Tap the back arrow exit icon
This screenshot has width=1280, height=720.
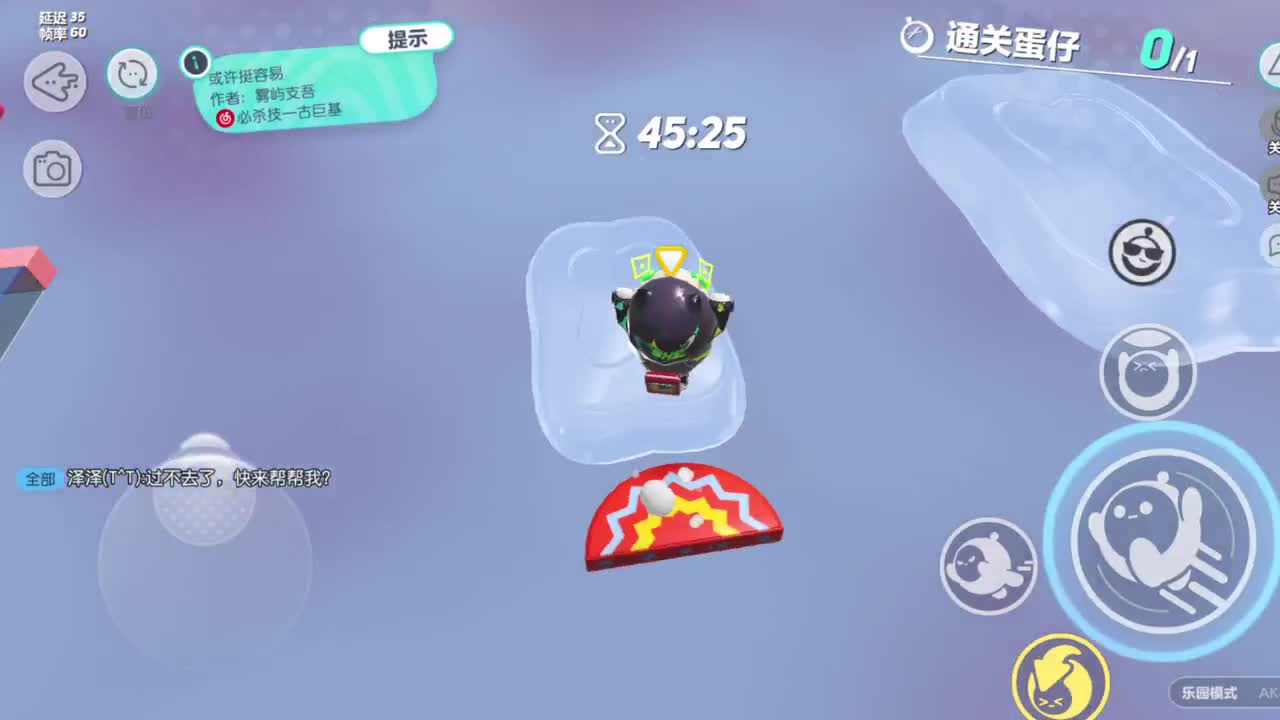pyautogui.click(x=54, y=81)
